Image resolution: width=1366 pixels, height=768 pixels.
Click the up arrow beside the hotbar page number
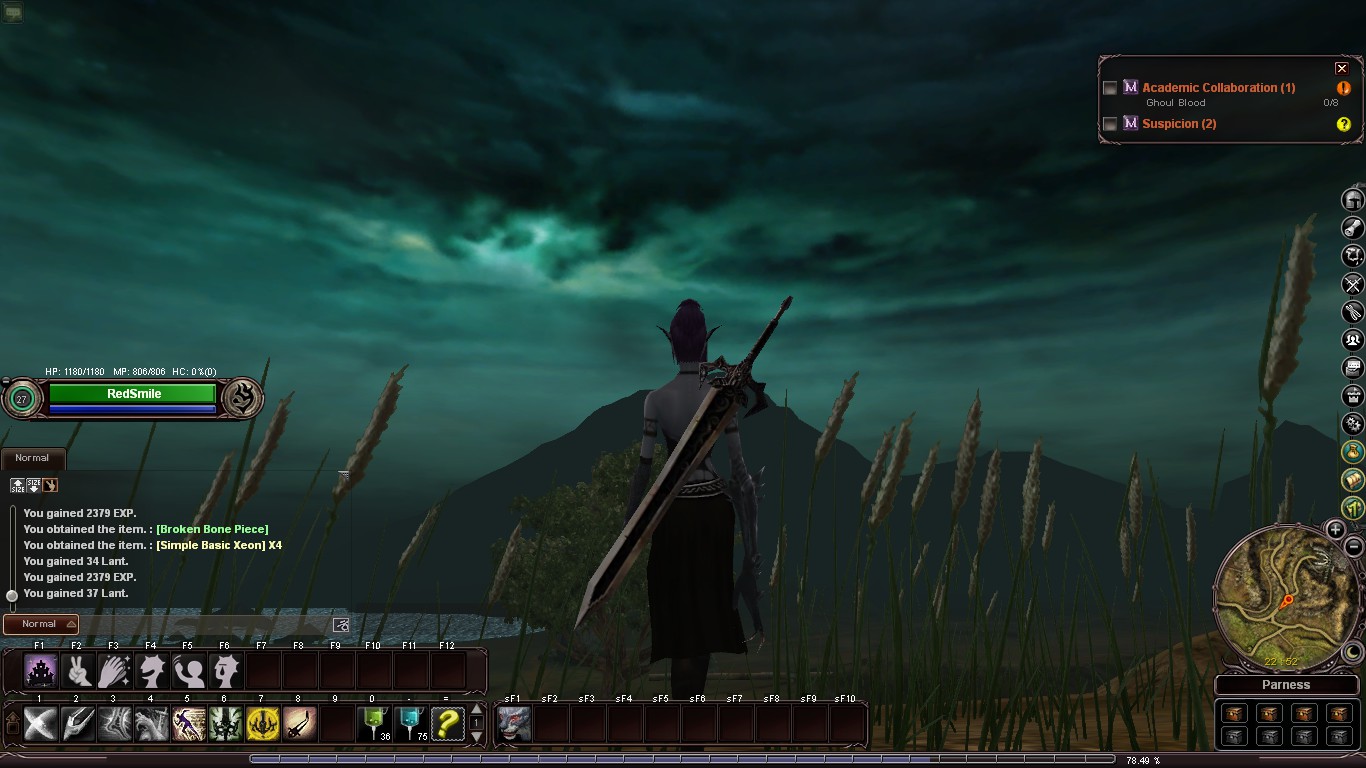click(x=476, y=710)
